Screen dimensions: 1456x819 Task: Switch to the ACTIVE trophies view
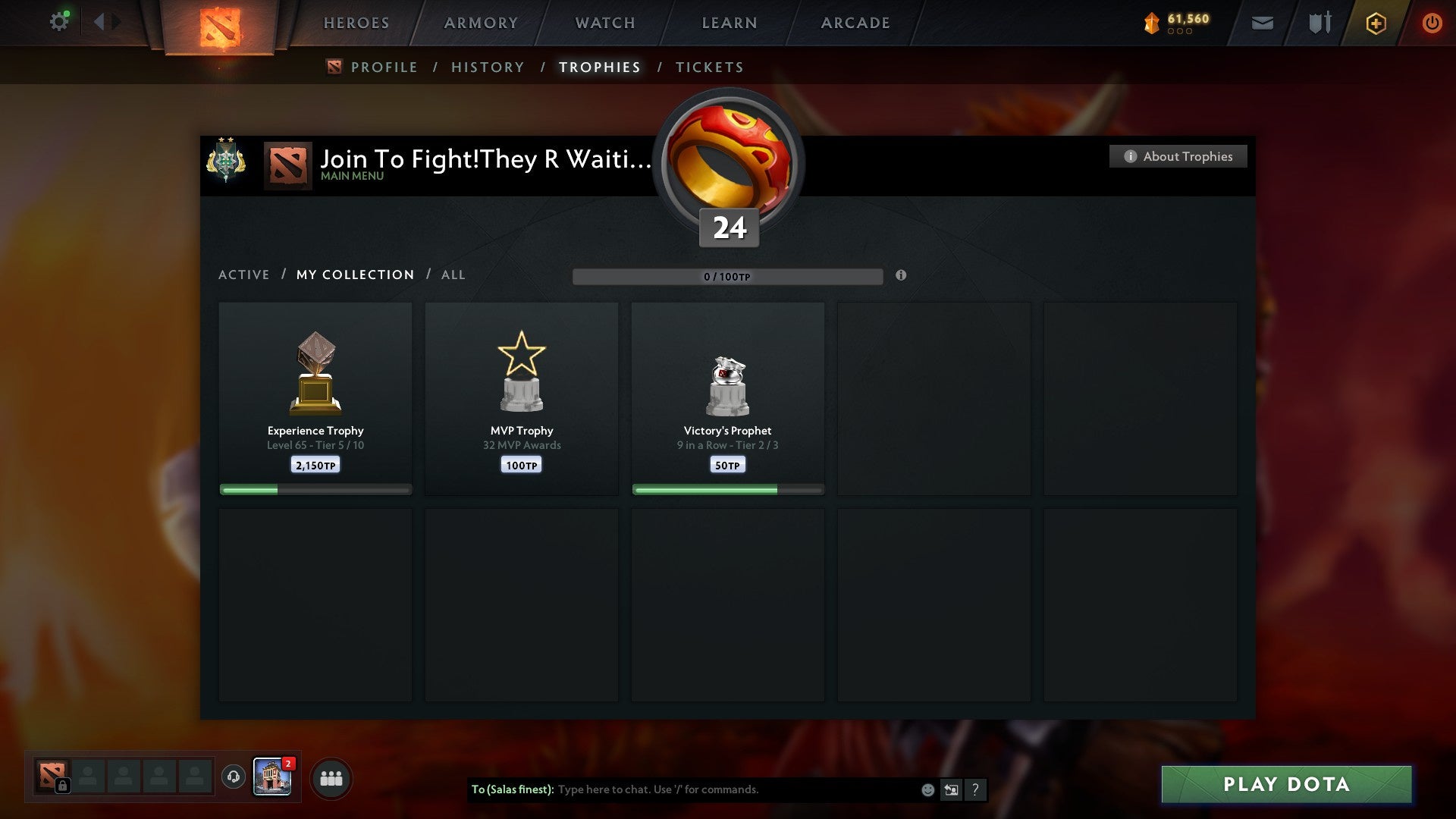(244, 275)
